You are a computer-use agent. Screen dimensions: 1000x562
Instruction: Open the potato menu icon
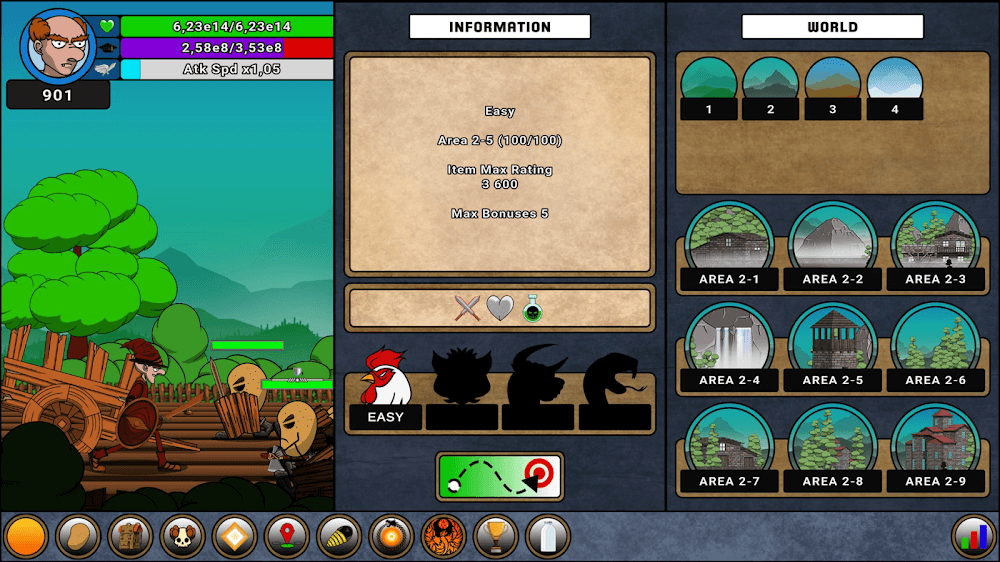pos(77,537)
